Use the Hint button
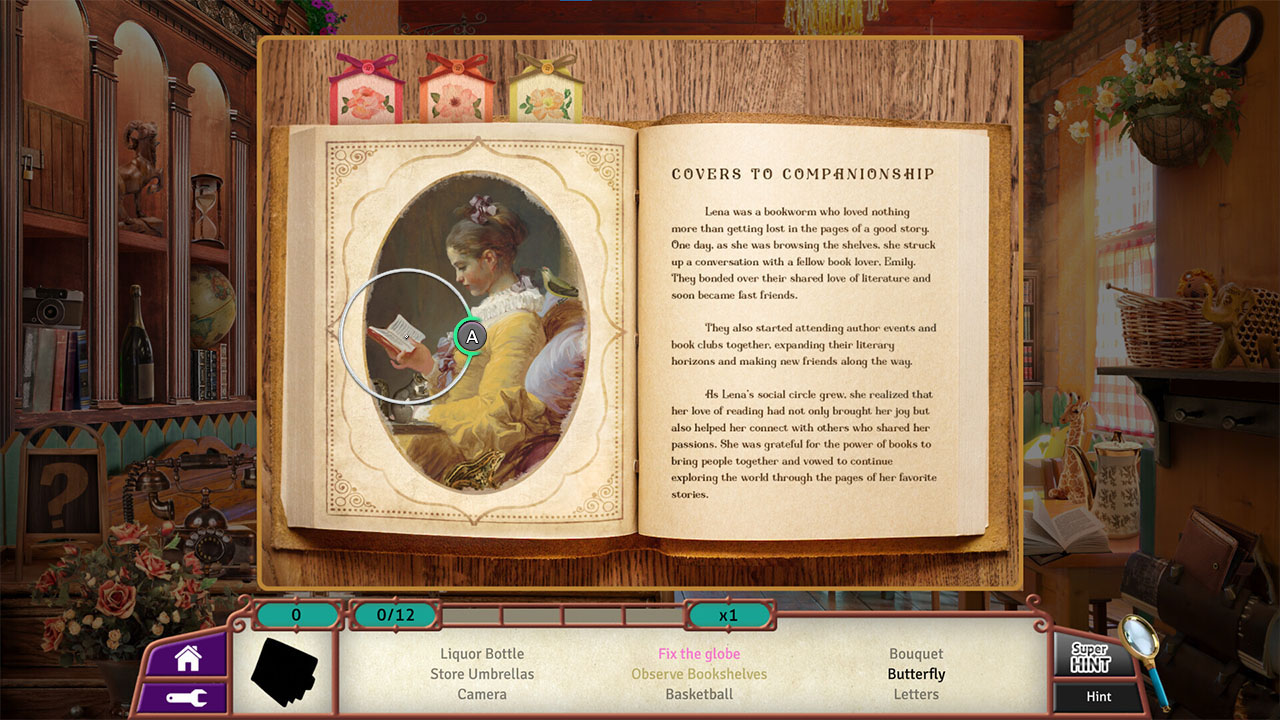Screen dimensions: 1280x720 pos(1096,696)
